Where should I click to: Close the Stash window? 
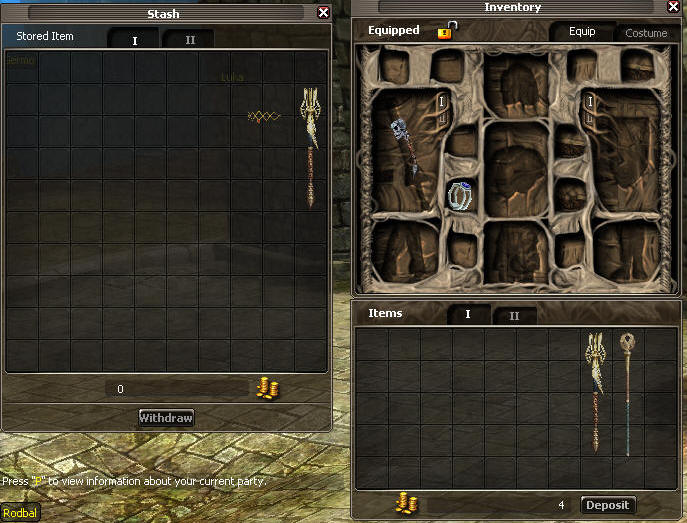(323, 13)
